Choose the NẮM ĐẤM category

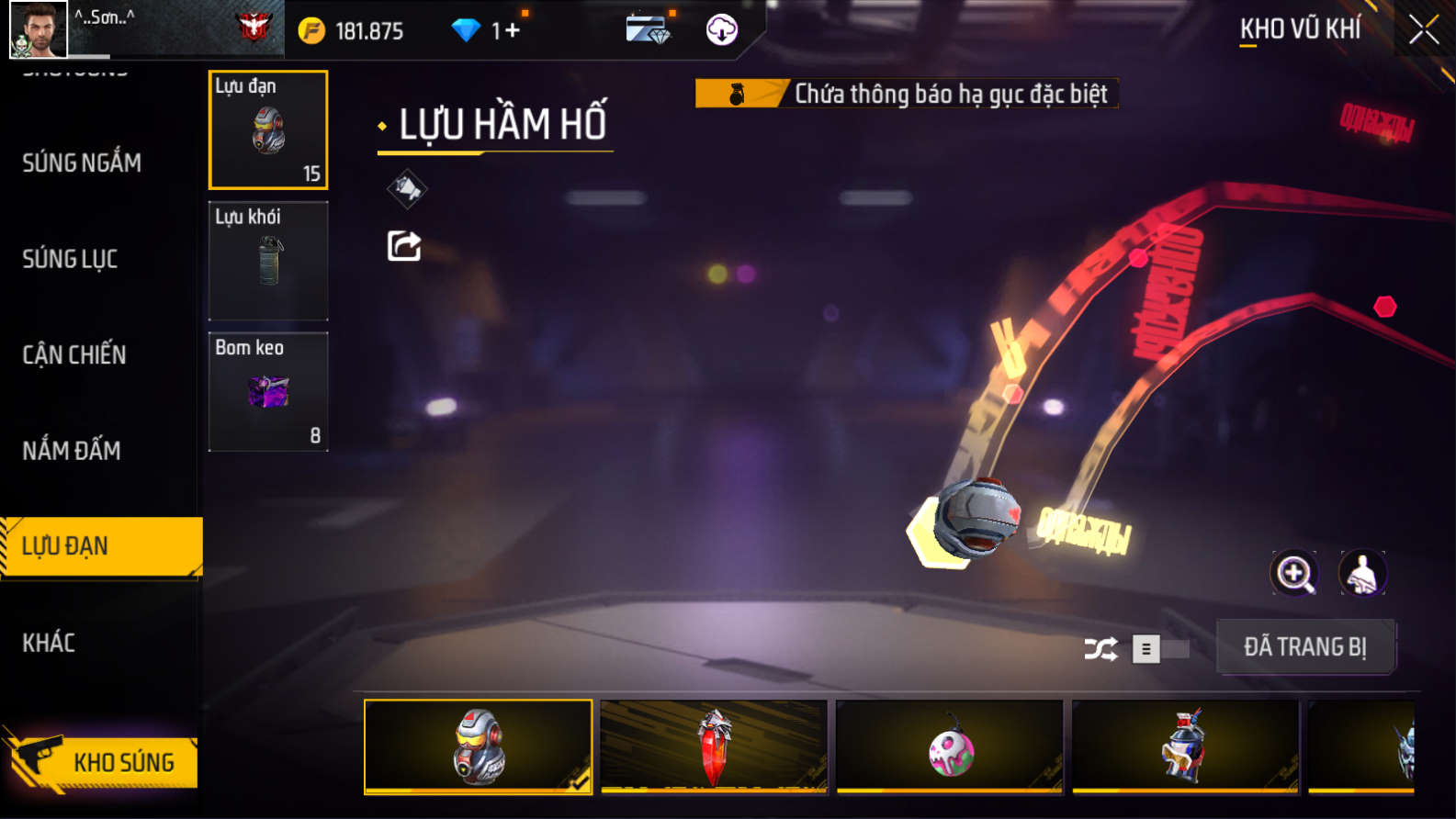coord(72,451)
